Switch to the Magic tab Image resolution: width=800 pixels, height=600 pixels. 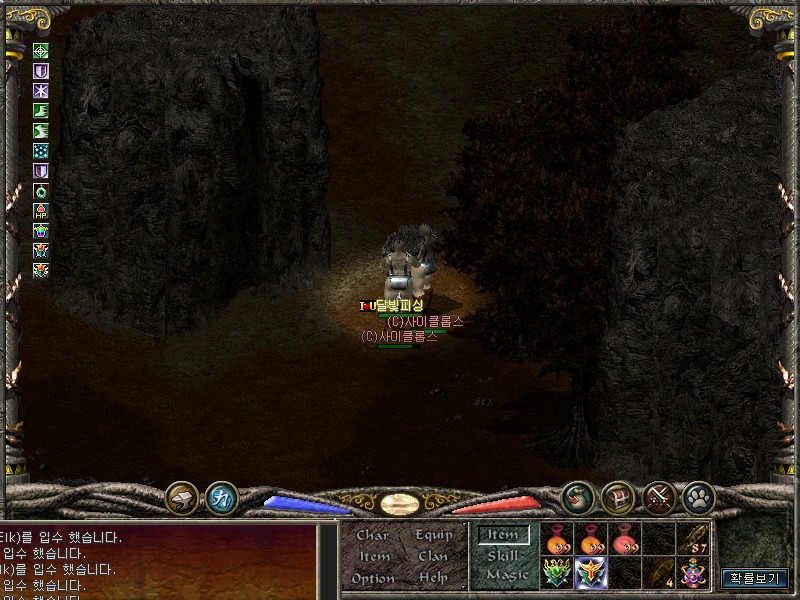pyautogui.click(x=506, y=575)
